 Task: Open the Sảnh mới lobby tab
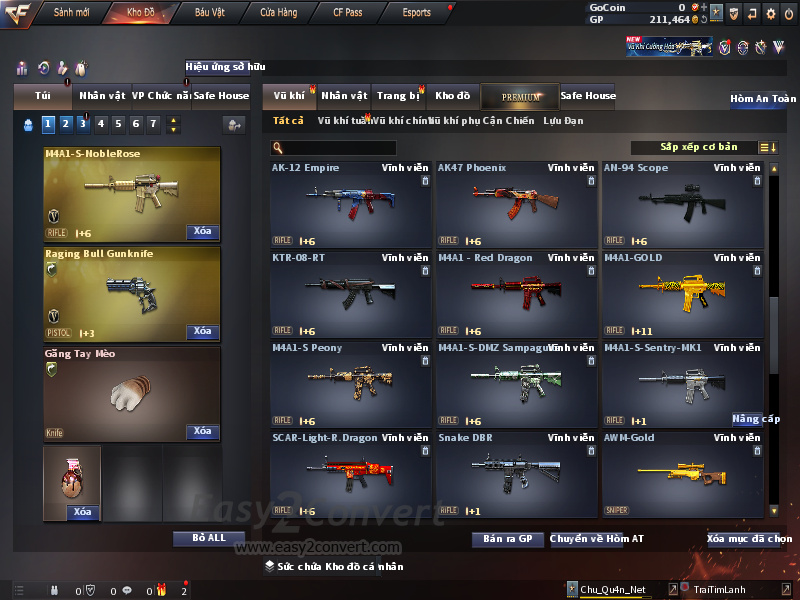71,13
